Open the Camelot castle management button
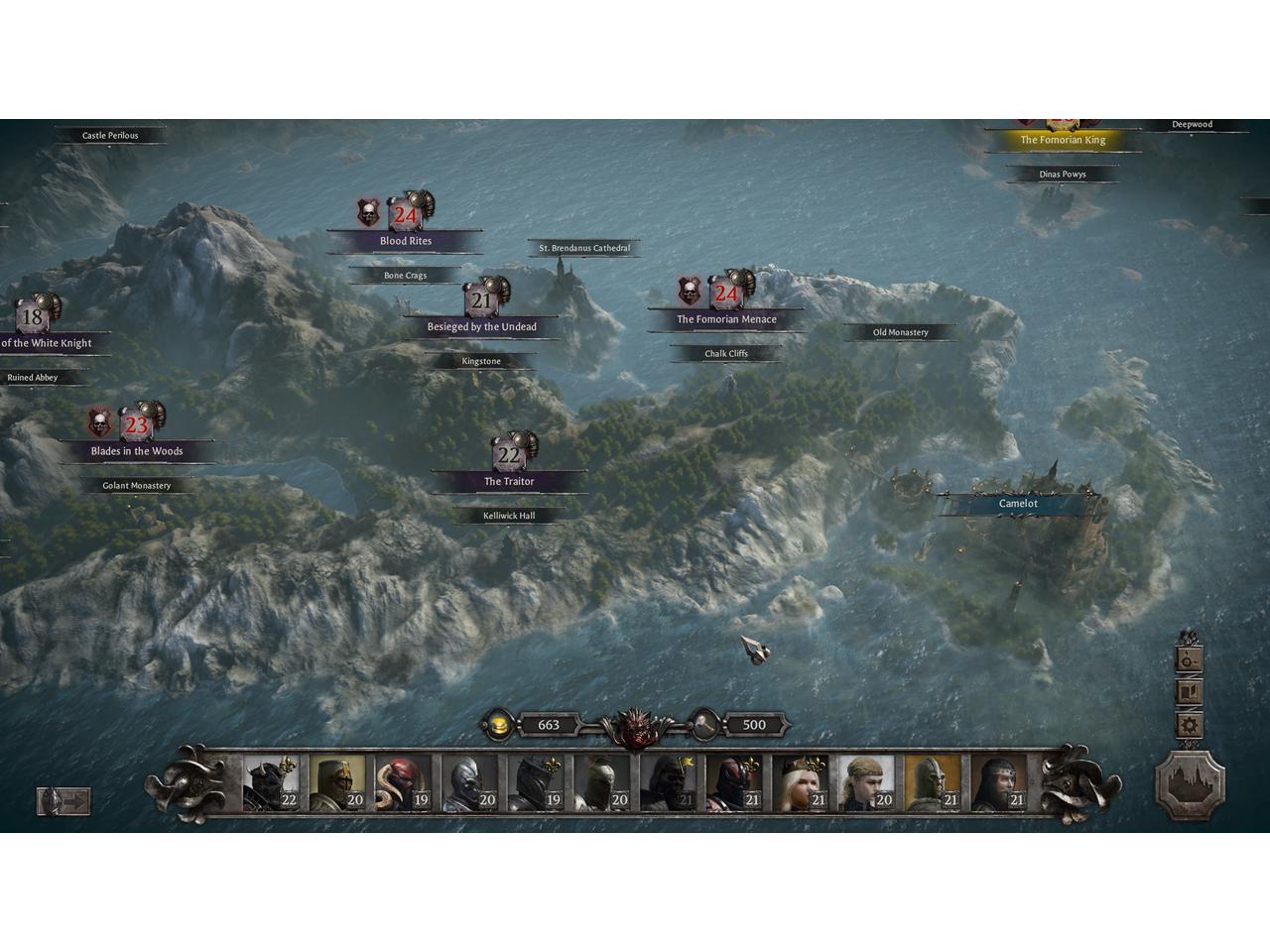 [1190, 781]
